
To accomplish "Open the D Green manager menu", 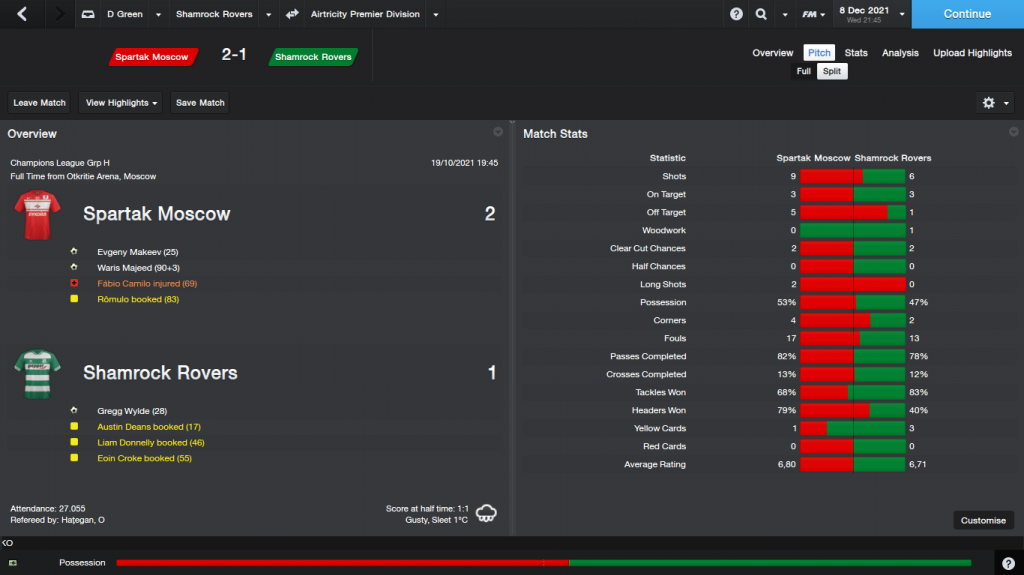I will [x=124, y=14].
